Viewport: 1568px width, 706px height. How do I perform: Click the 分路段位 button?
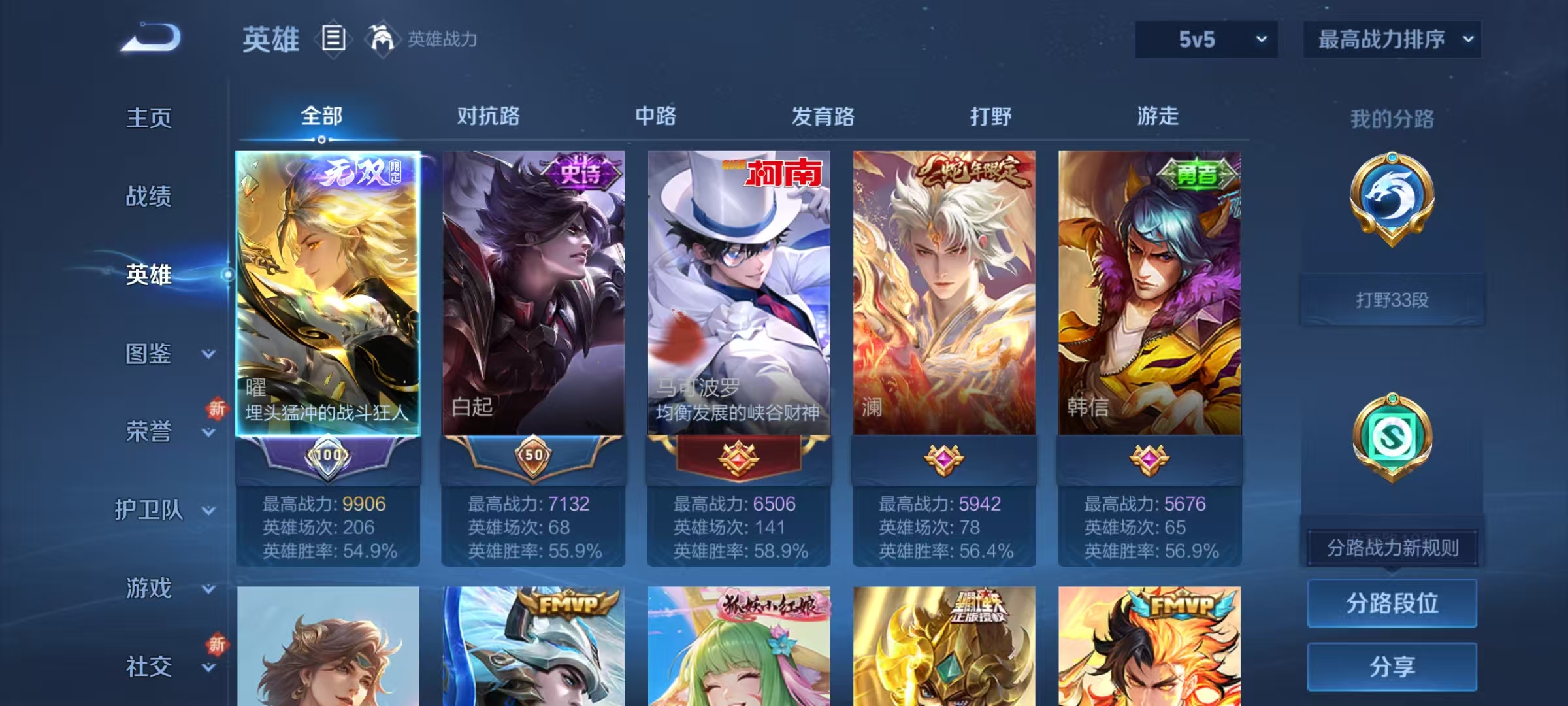(1393, 603)
